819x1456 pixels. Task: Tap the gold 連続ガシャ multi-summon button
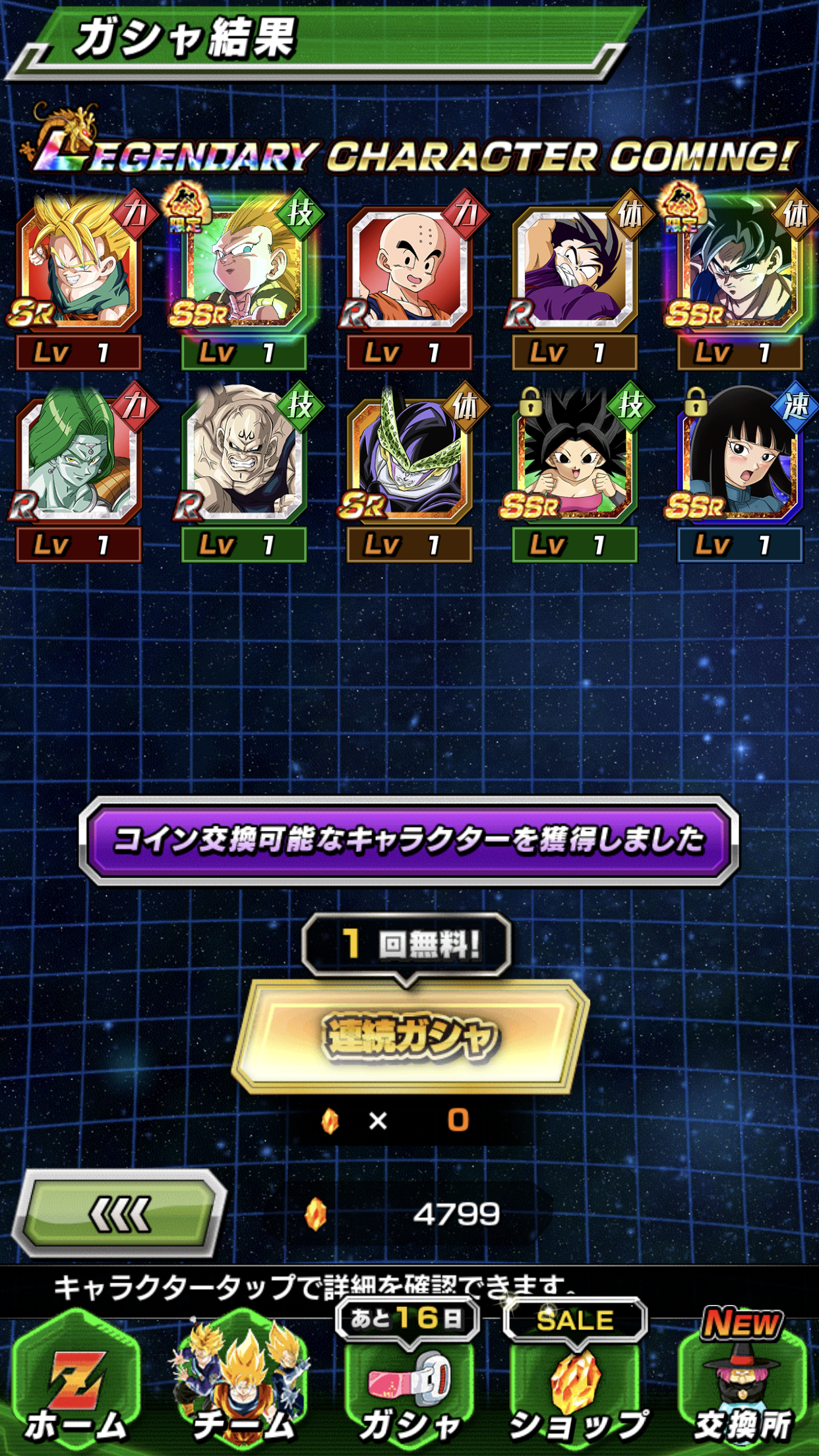[x=409, y=1035]
